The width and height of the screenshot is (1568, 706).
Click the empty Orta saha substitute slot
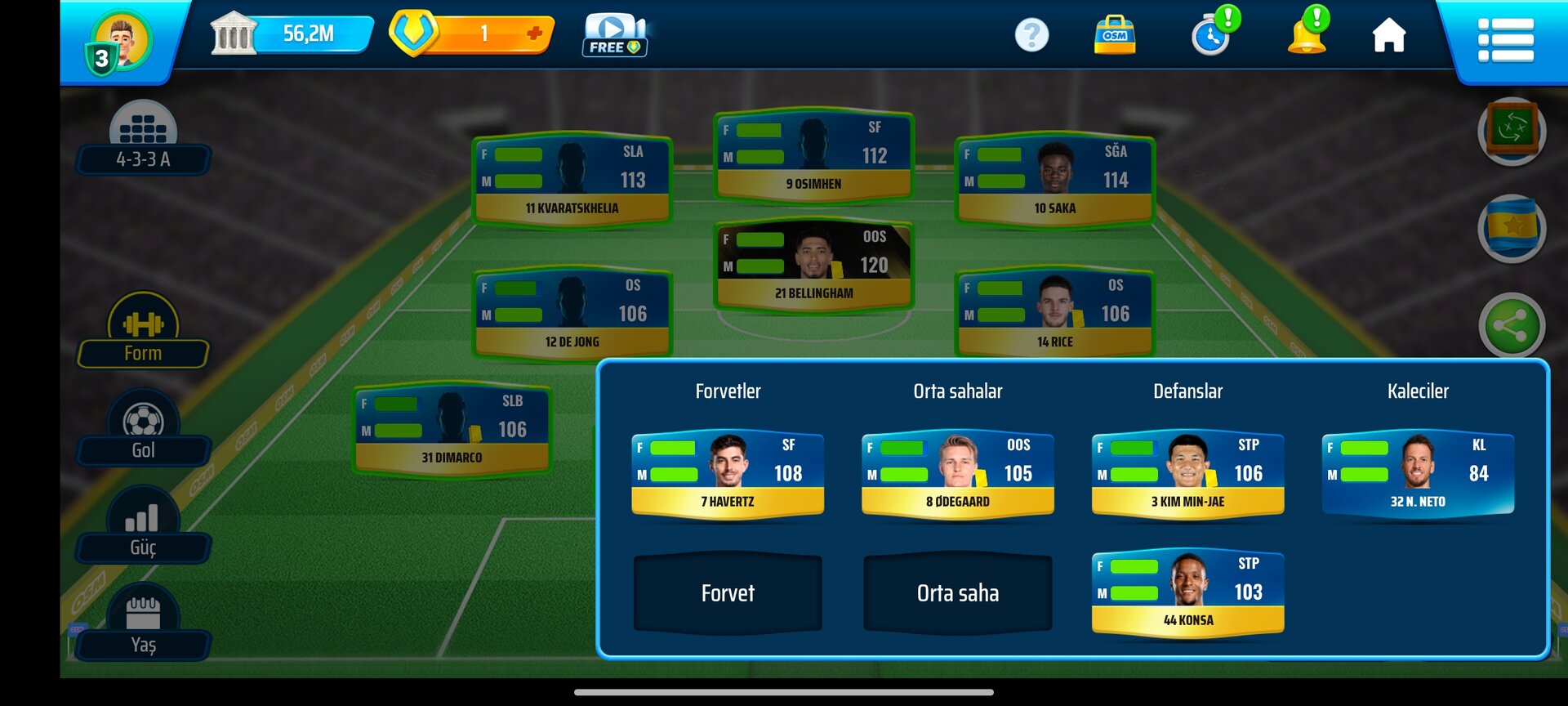(x=958, y=593)
